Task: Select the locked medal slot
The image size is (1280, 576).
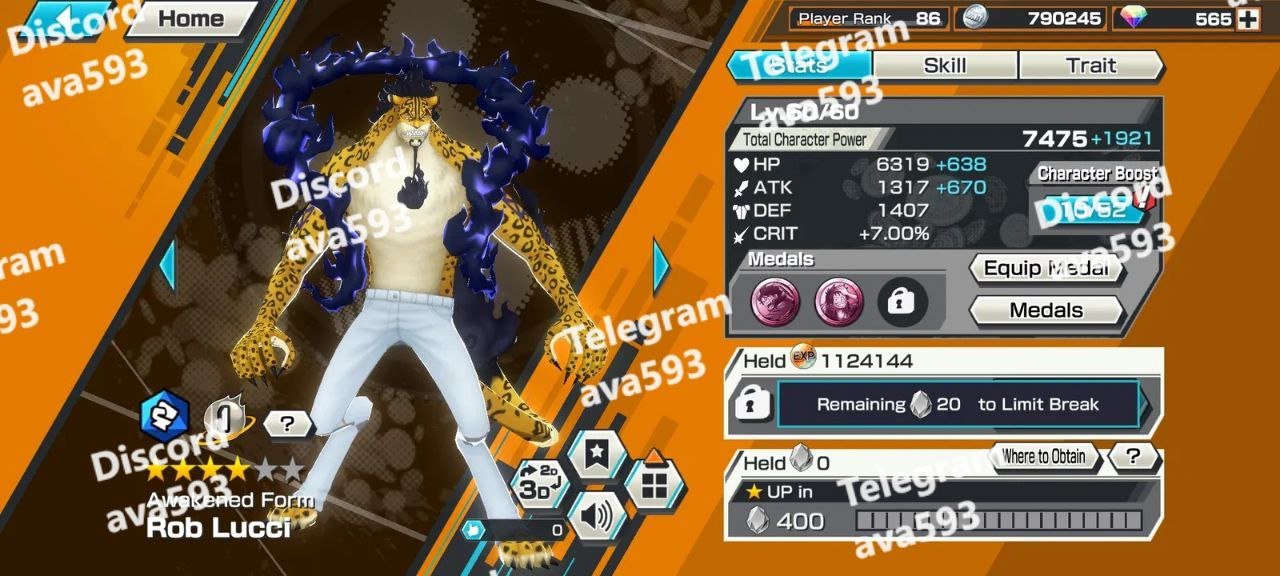Action: (x=902, y=303)
